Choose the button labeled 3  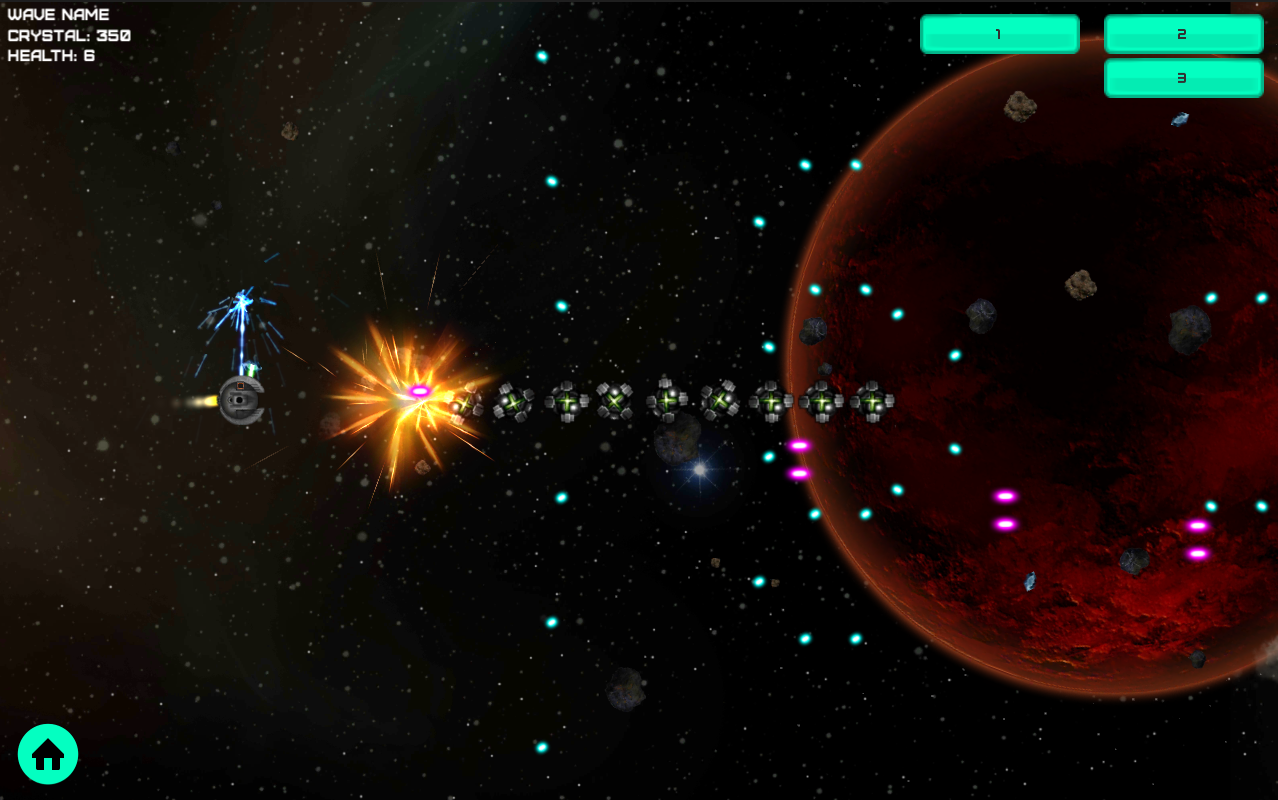tap(1183, 78)
